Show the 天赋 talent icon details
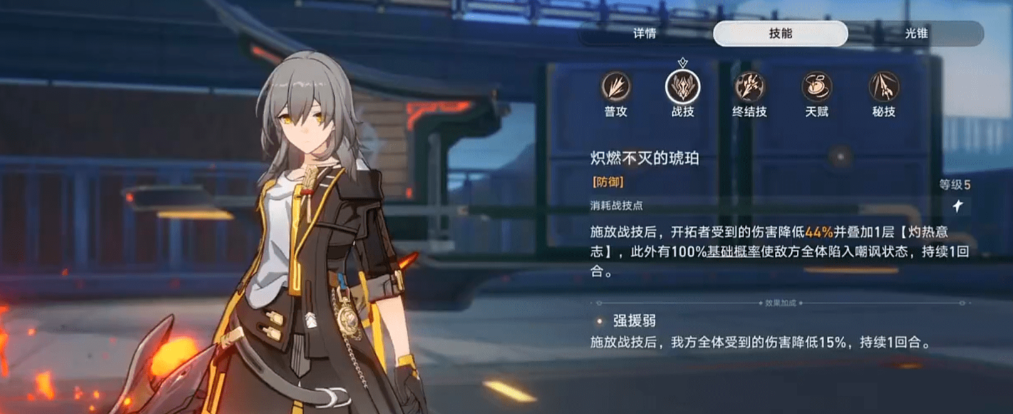 (817, 87)
